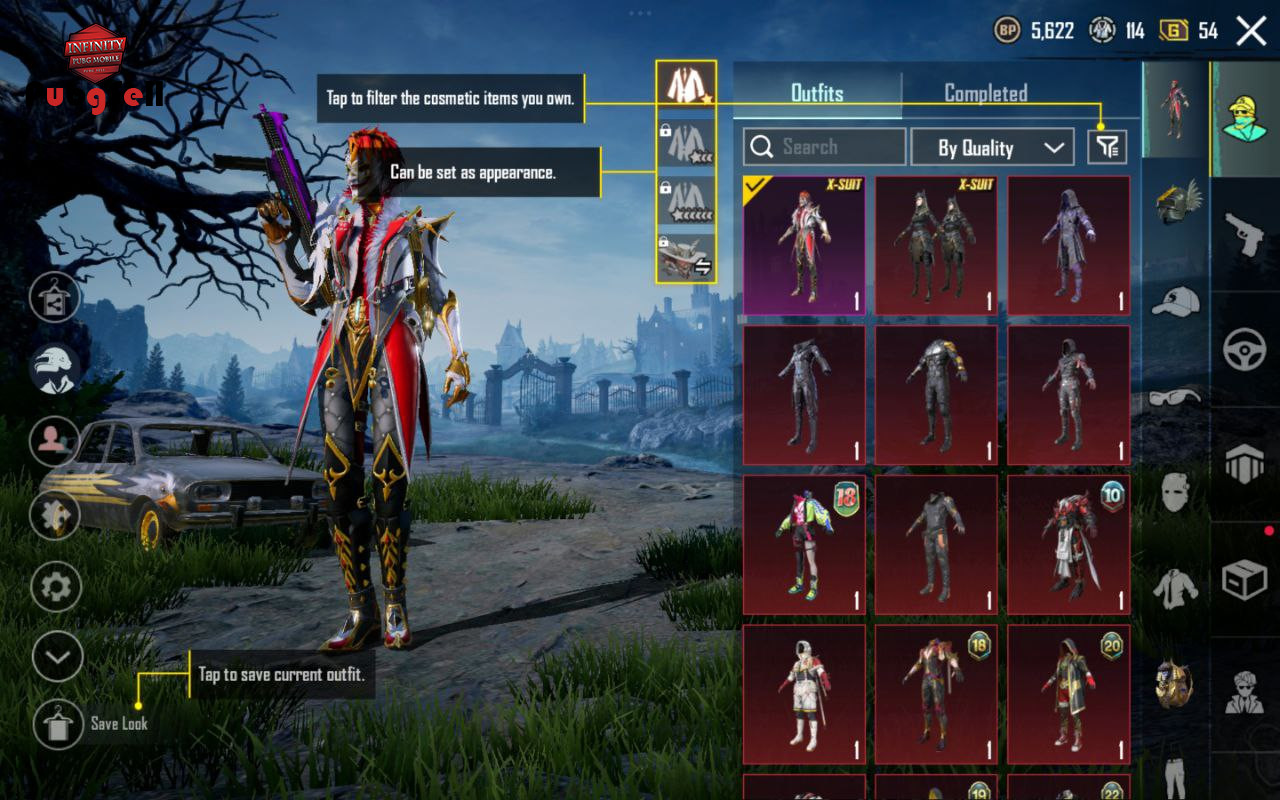The height and width of the screenshot is (800, 1280).
Task: Switch to the Completed tab
Action: [985, 94]
